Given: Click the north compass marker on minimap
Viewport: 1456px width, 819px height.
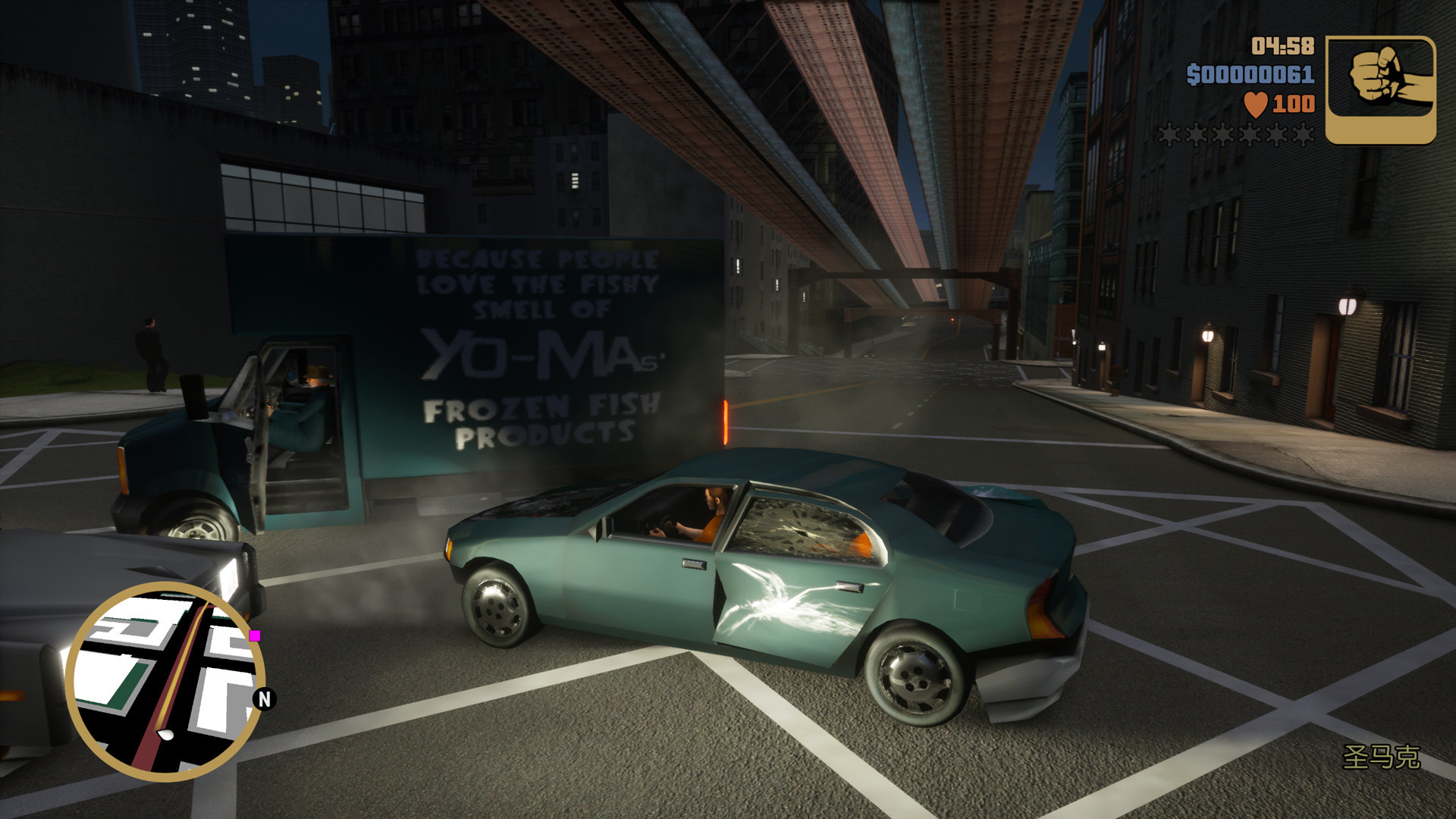Looking at the screenshot, I should point(264,698).
